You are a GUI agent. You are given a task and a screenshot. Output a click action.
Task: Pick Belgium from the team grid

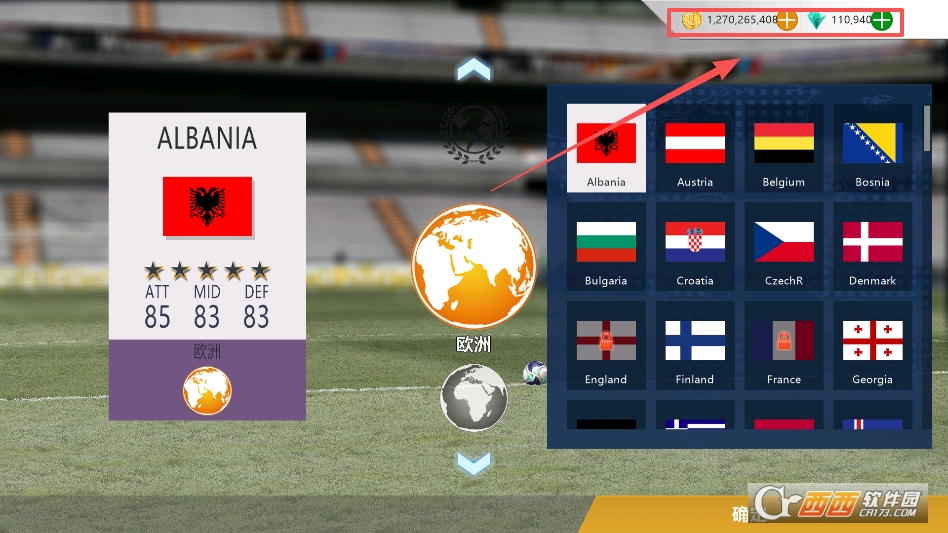(783, 147)
